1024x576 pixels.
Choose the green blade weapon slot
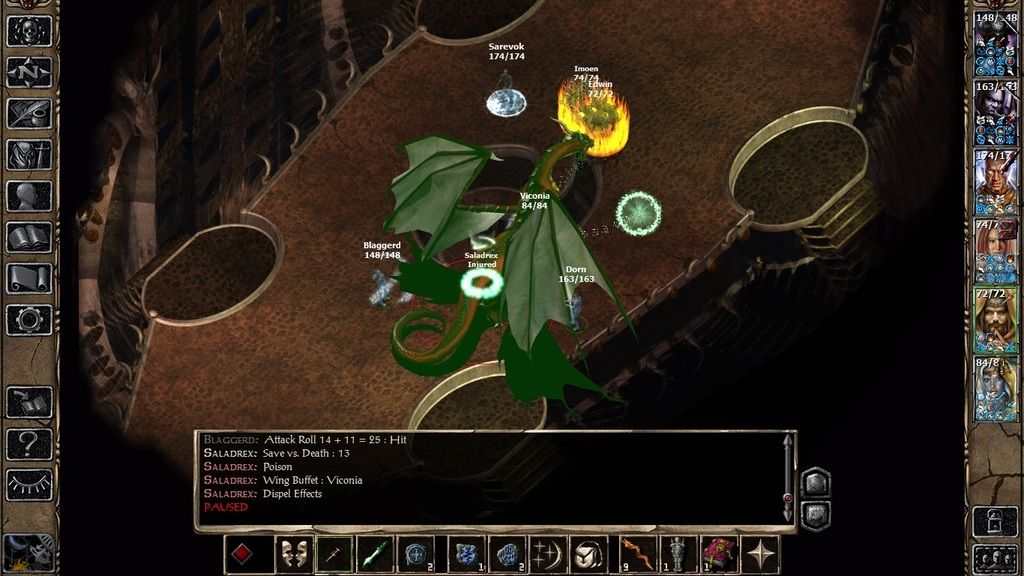374,554
